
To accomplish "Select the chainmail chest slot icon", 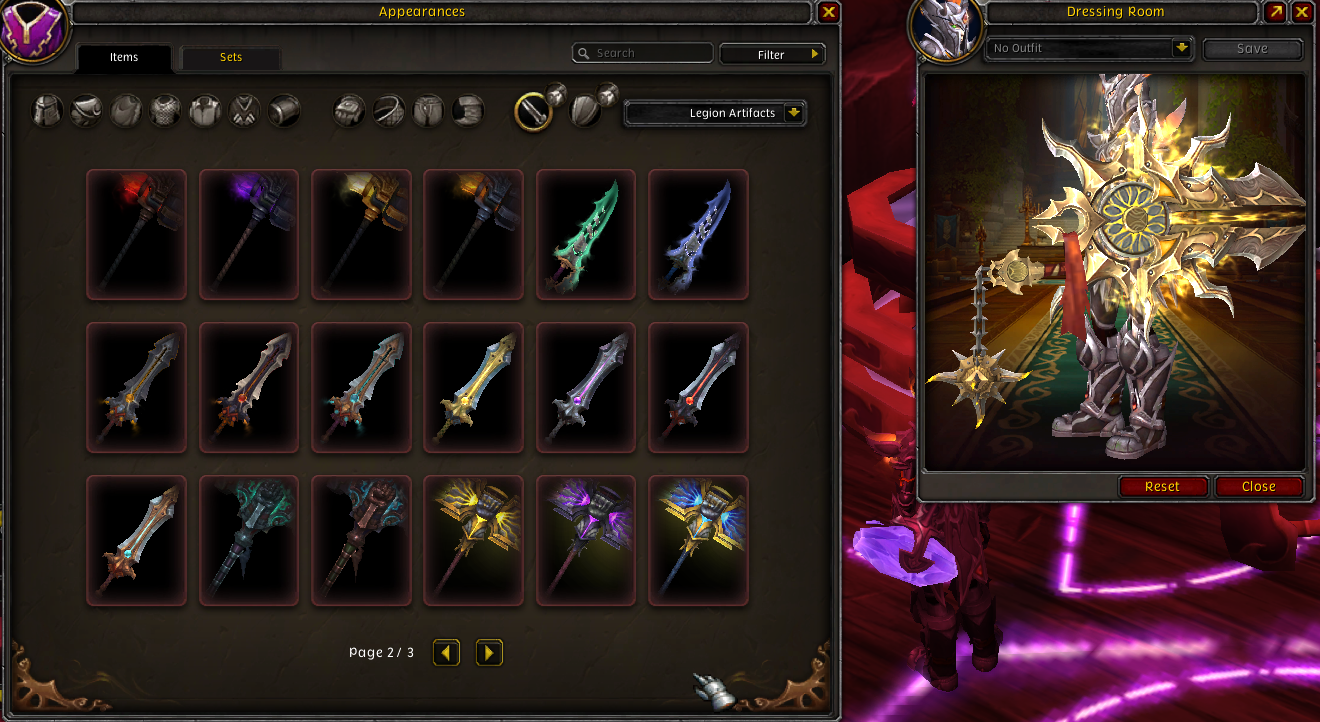I will pyautogui.click(x=165, y=110).
